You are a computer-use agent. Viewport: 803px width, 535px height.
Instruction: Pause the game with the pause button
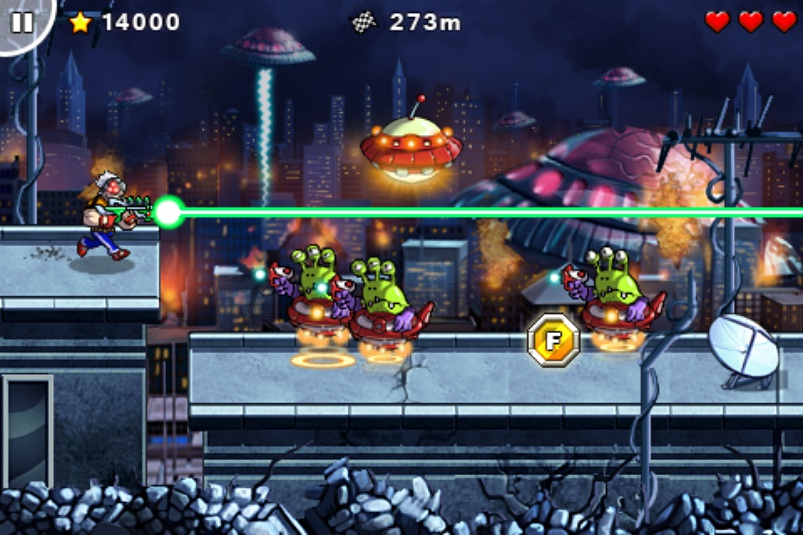21,21
